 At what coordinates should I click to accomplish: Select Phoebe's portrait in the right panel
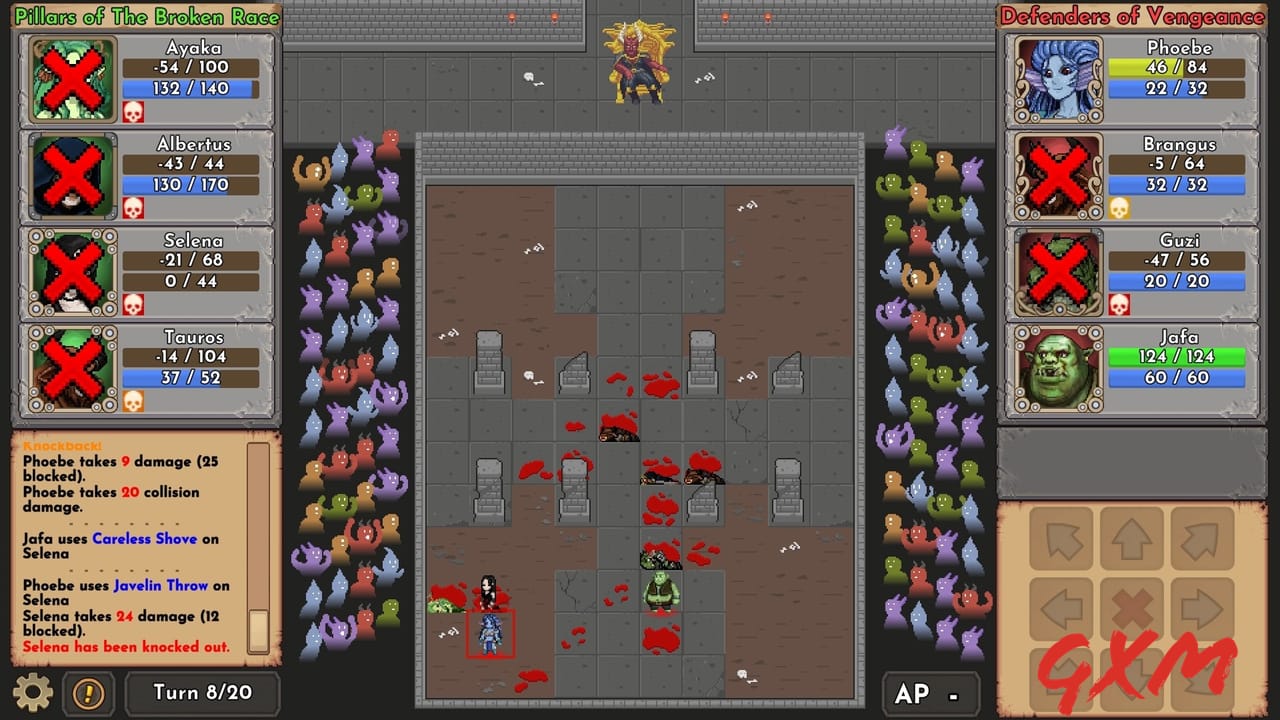pyautogui.click(x=1058, y=79)
